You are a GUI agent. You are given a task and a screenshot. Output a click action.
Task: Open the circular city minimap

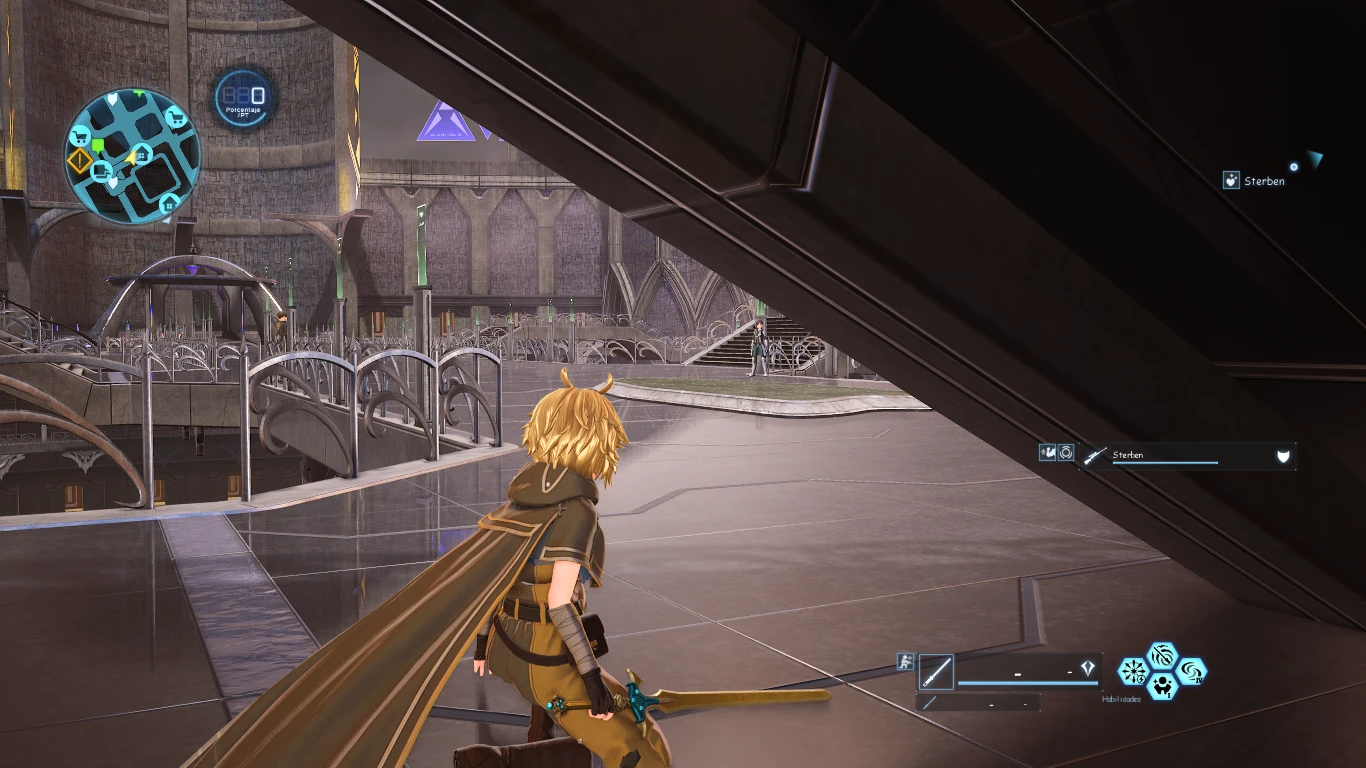pos(133,155)
